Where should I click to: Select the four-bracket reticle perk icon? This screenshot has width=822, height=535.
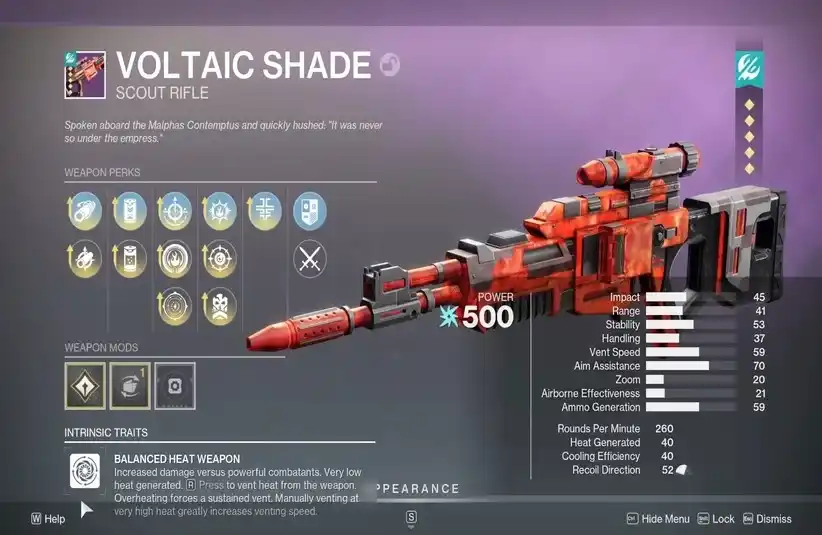point(265,210)
